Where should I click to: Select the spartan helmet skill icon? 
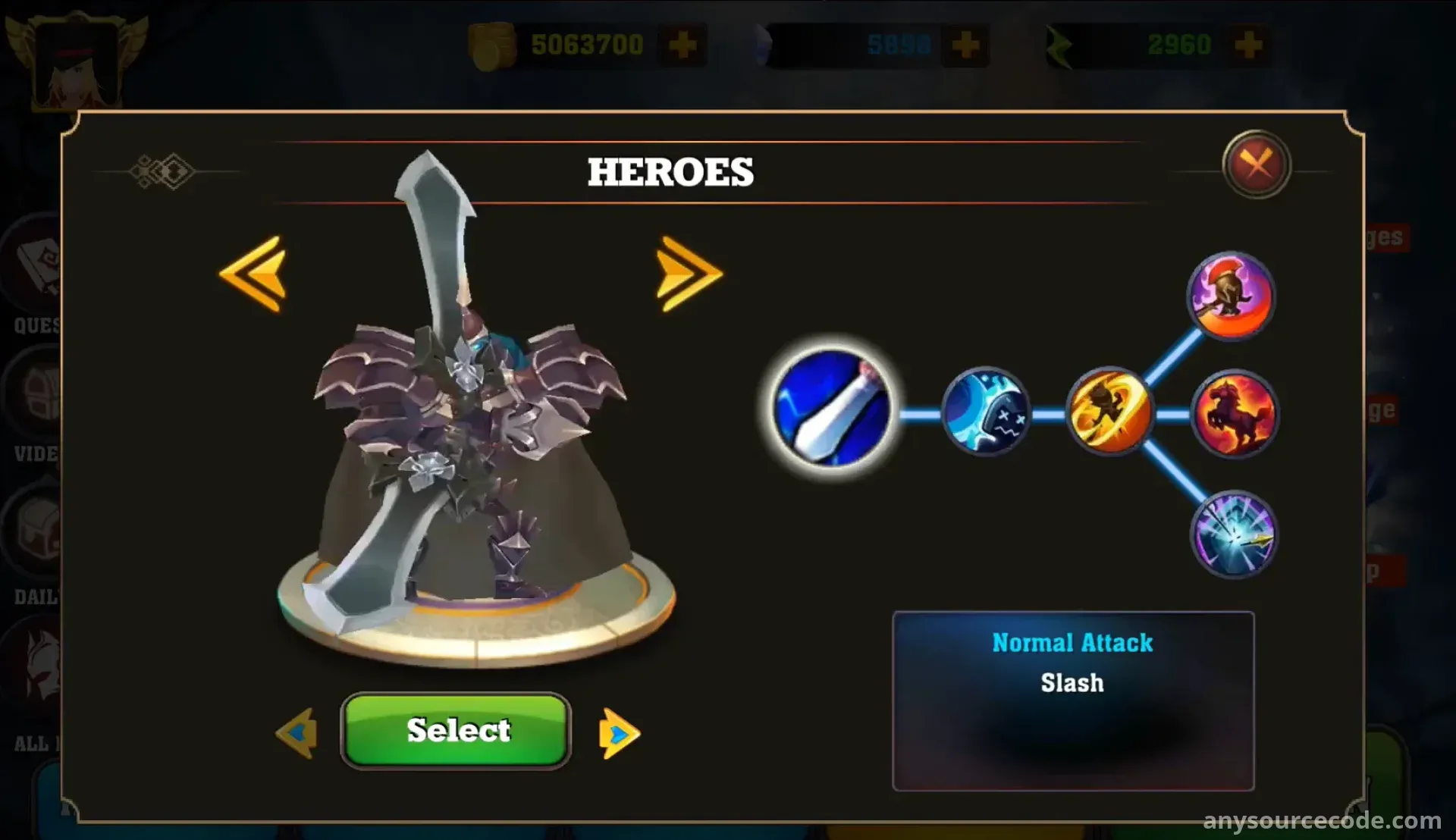coord(1231,296)
